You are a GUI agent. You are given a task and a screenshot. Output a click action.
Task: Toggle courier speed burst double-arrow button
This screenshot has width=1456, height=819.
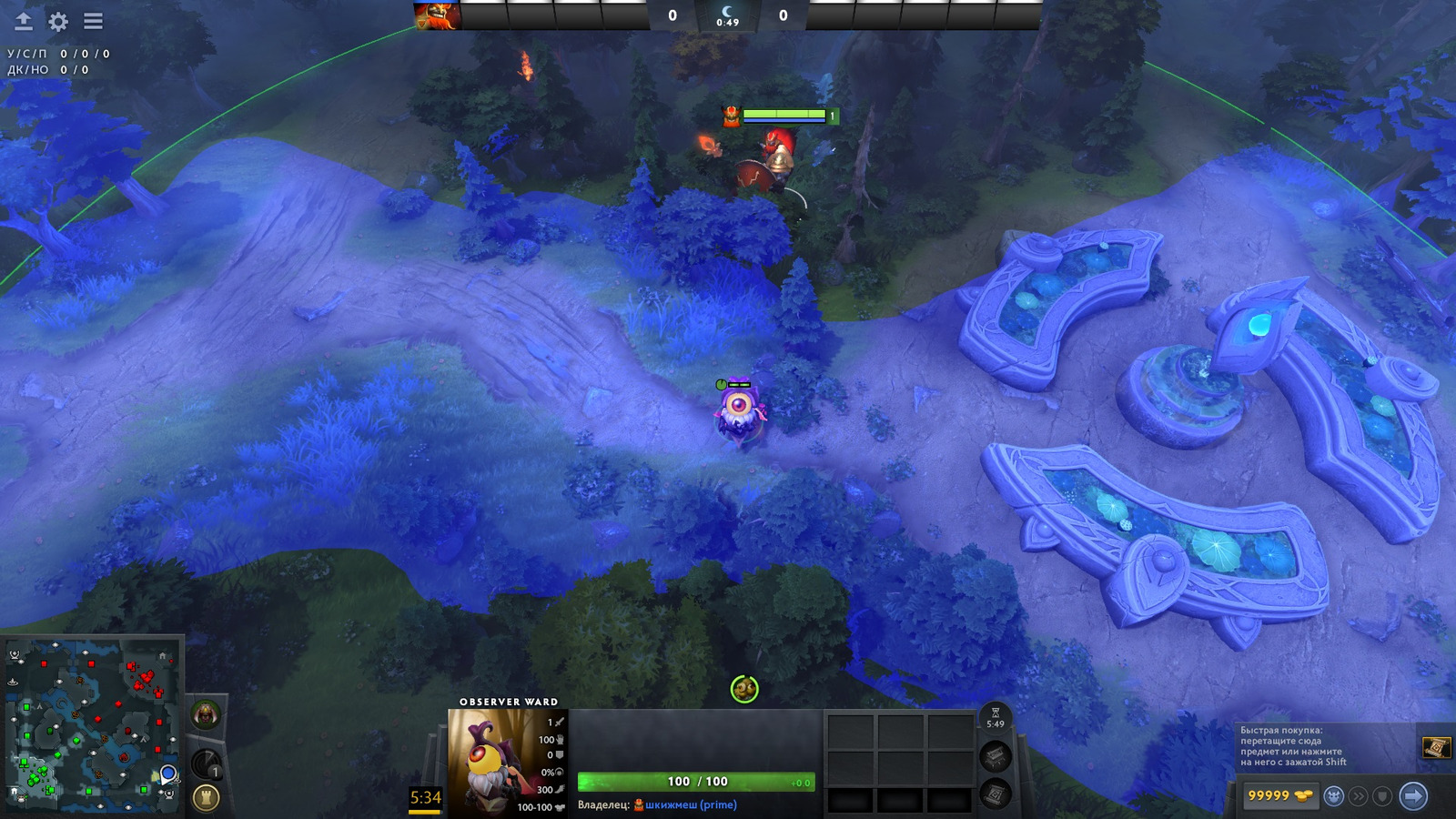point(1359,796)
